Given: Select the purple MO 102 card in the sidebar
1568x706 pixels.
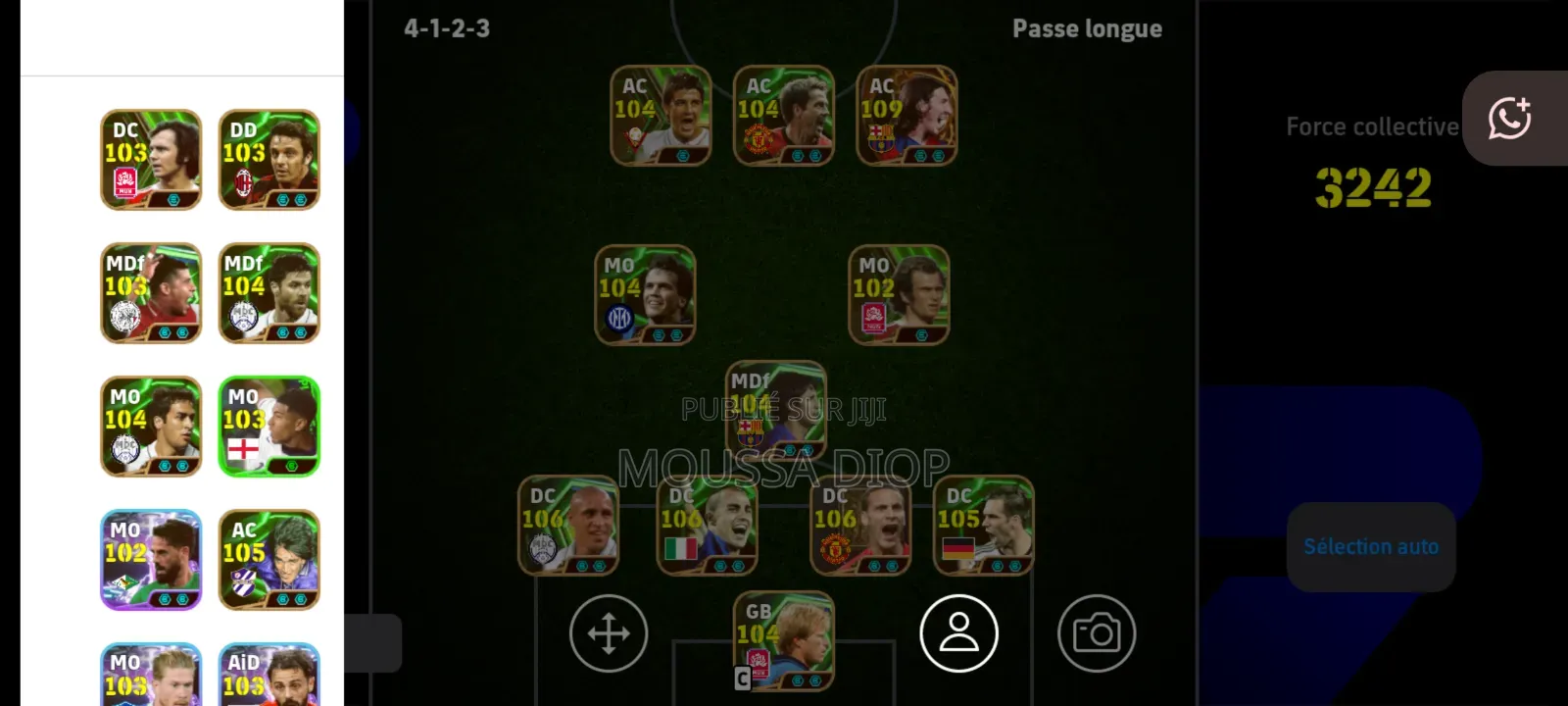Looking at the screenshot, I should click(x=150, y=559).
